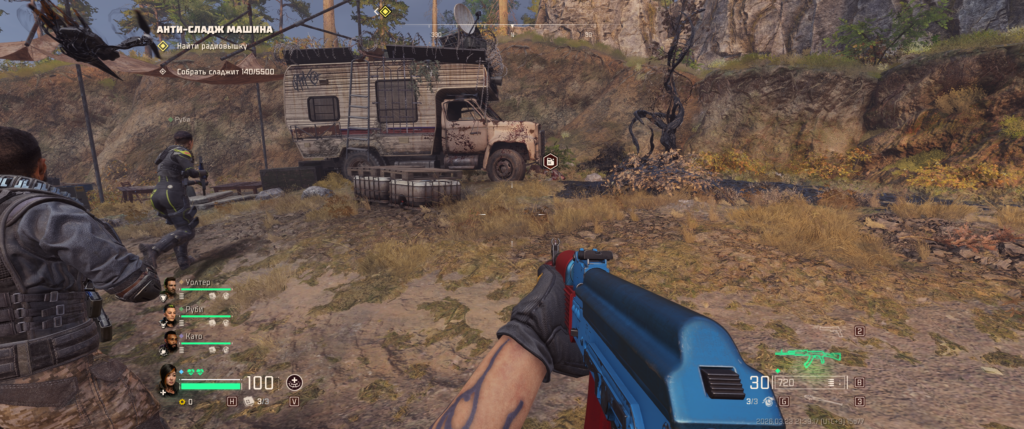Viewport: 1024px width, 429px height.
Task: Select the Уолтер teammate portrait
Action: [x=170, y=288]
